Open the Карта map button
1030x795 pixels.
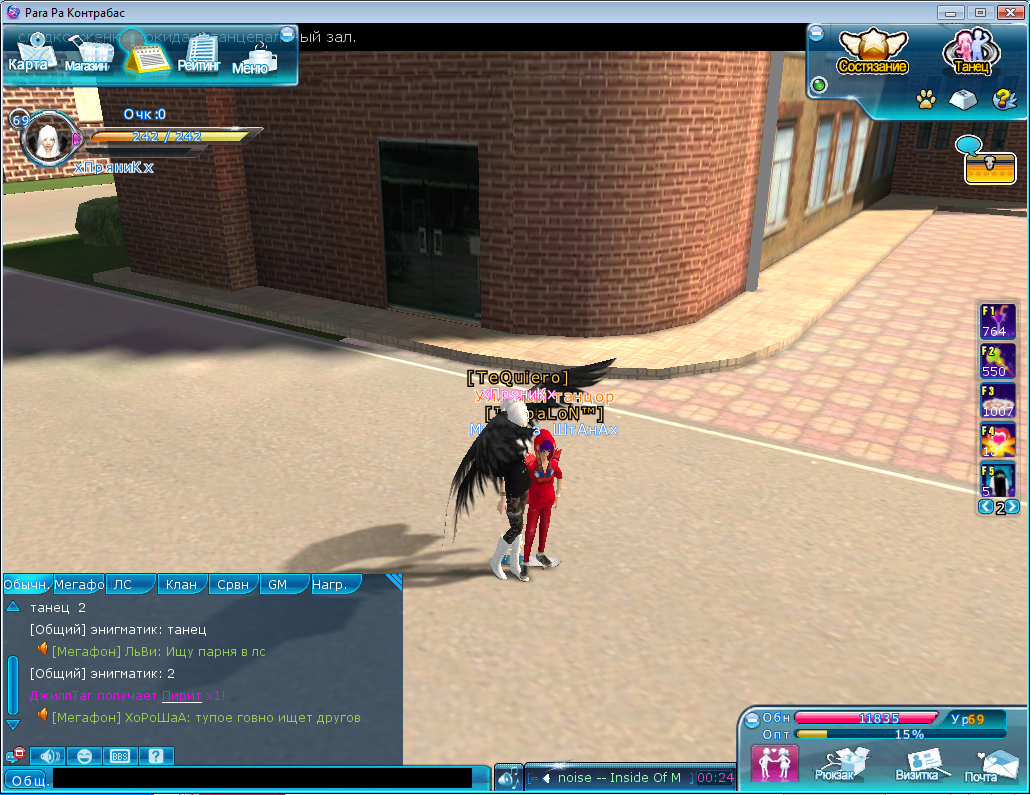coord(28,57)
